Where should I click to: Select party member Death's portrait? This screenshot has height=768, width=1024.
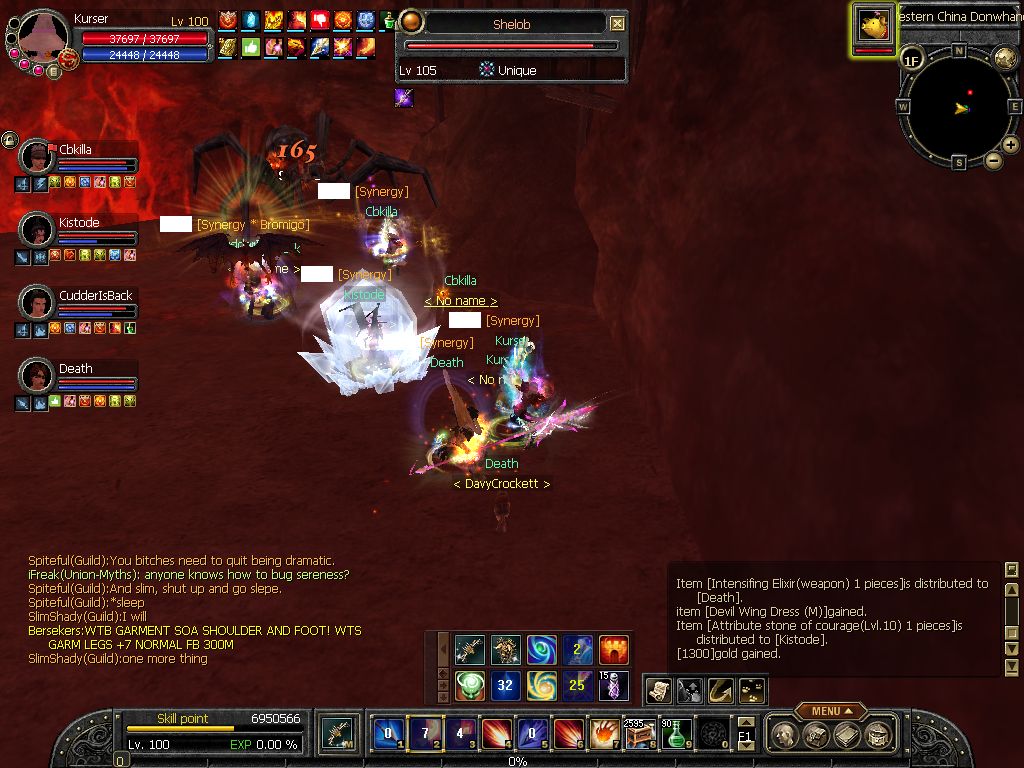37,376
